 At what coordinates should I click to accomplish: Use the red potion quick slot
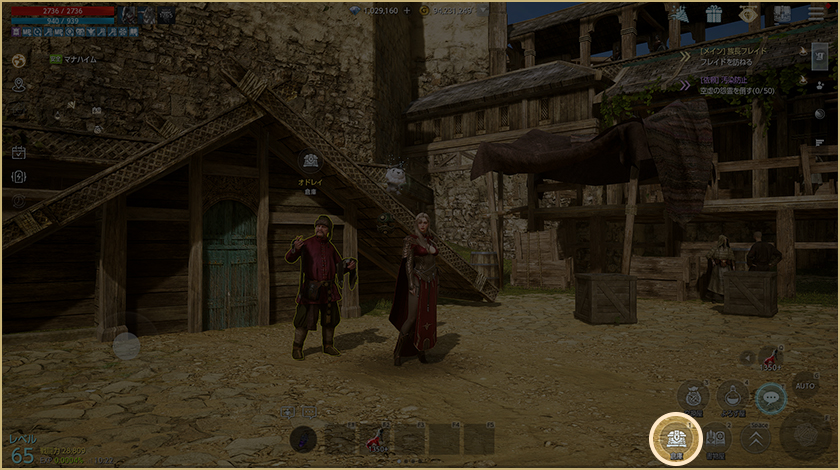pos(770,357)
